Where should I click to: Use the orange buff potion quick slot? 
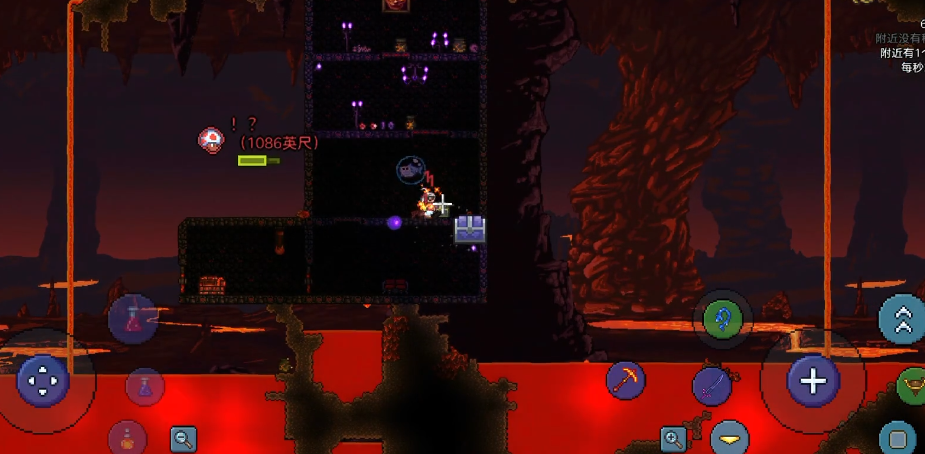point(127,437)
